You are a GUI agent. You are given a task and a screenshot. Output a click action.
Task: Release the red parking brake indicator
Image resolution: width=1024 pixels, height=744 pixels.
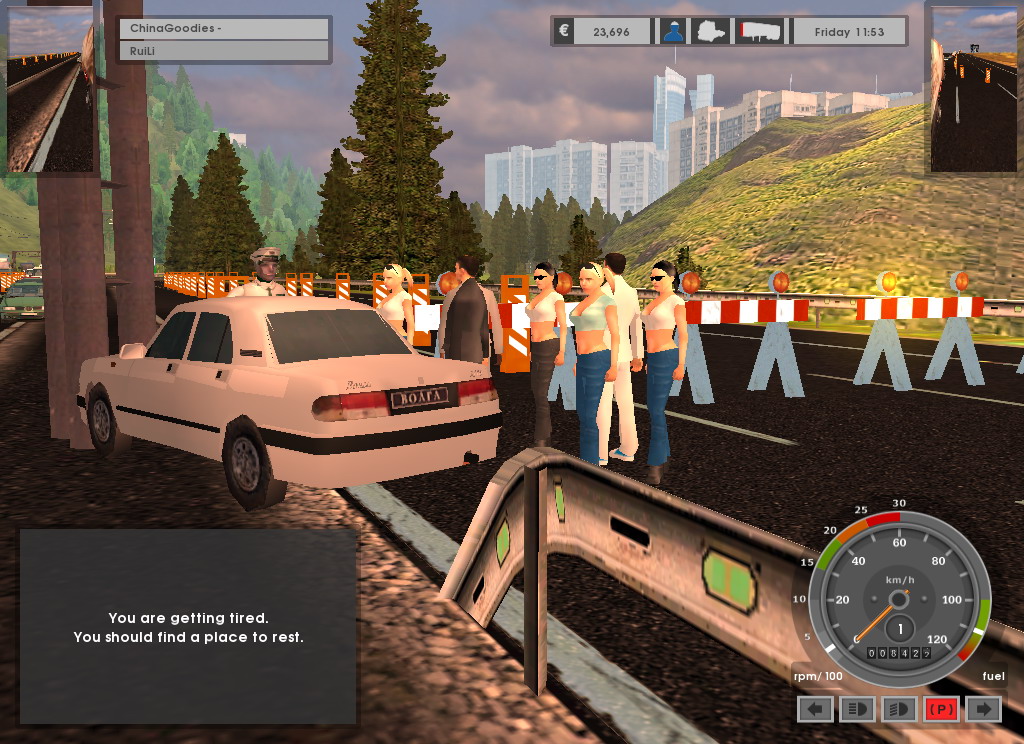tap(941, 709)
